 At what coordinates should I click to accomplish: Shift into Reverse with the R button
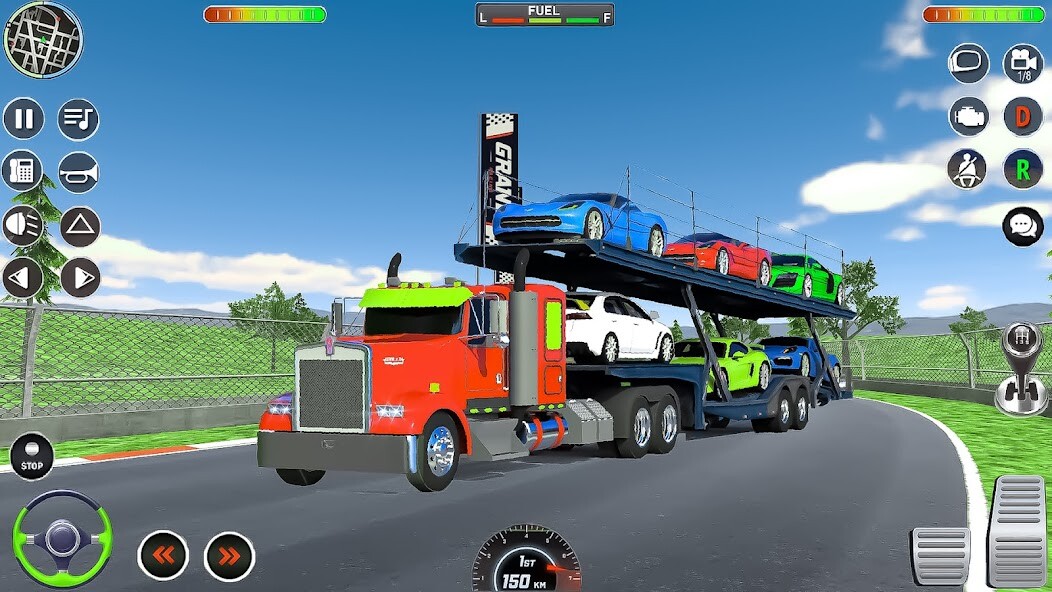(1023, 169)
